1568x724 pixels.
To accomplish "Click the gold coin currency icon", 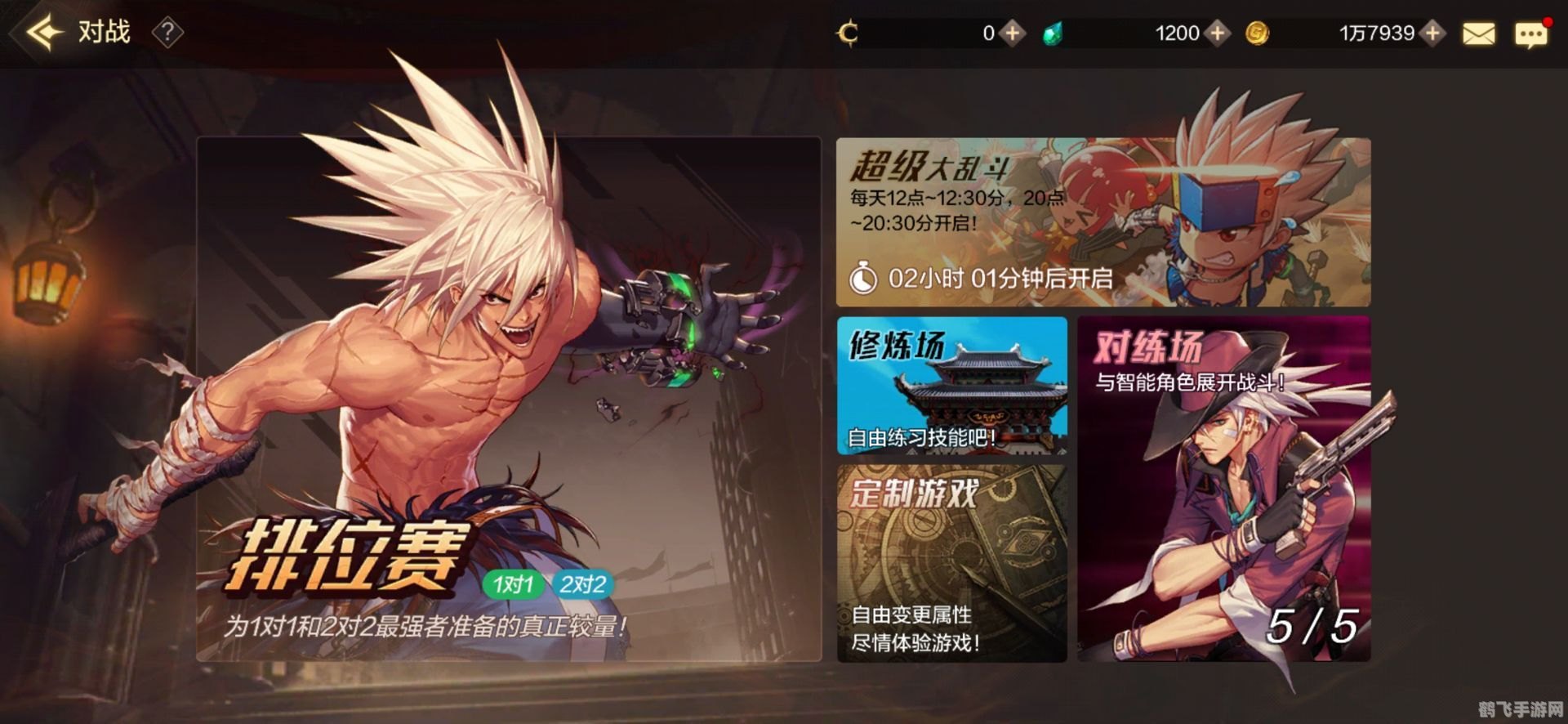I will (x=1255, y=34).
